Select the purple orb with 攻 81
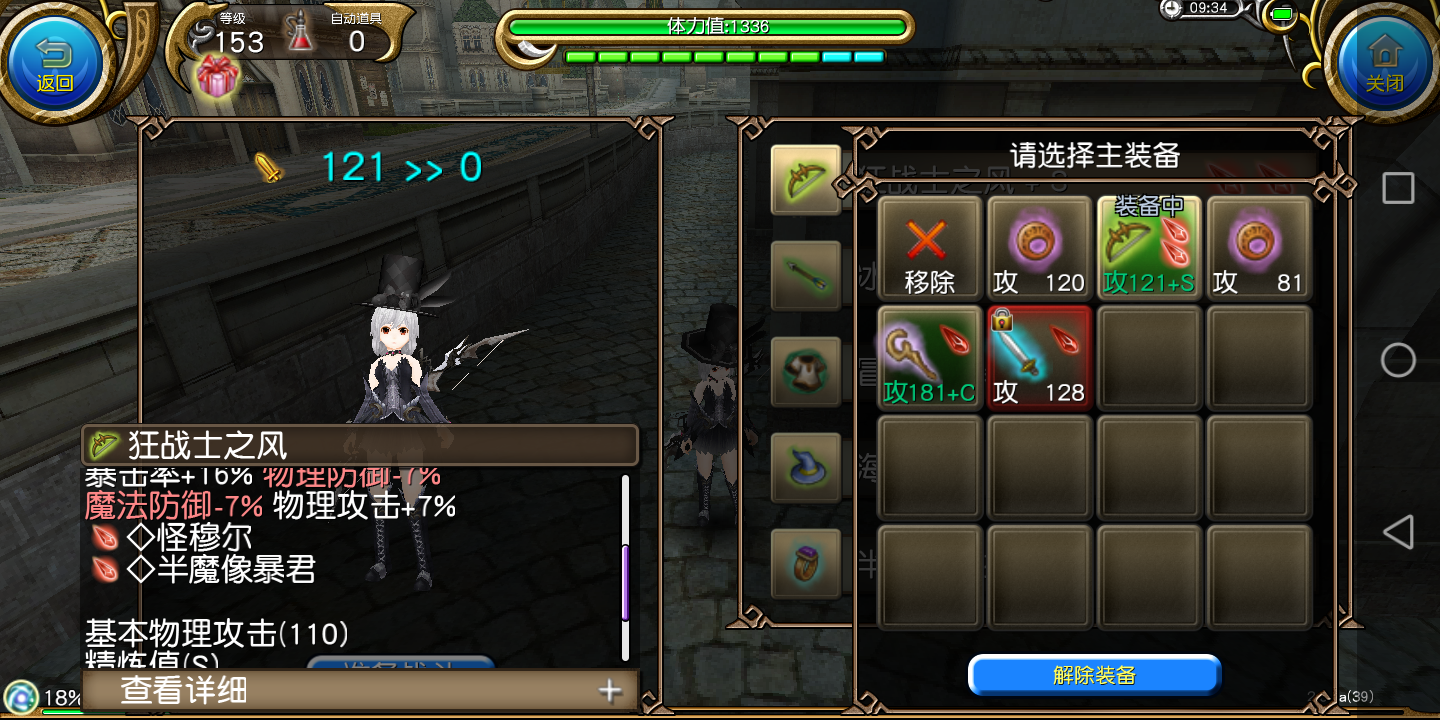Viewport: 1440px width, 720px height. (x=1258, y=247)
